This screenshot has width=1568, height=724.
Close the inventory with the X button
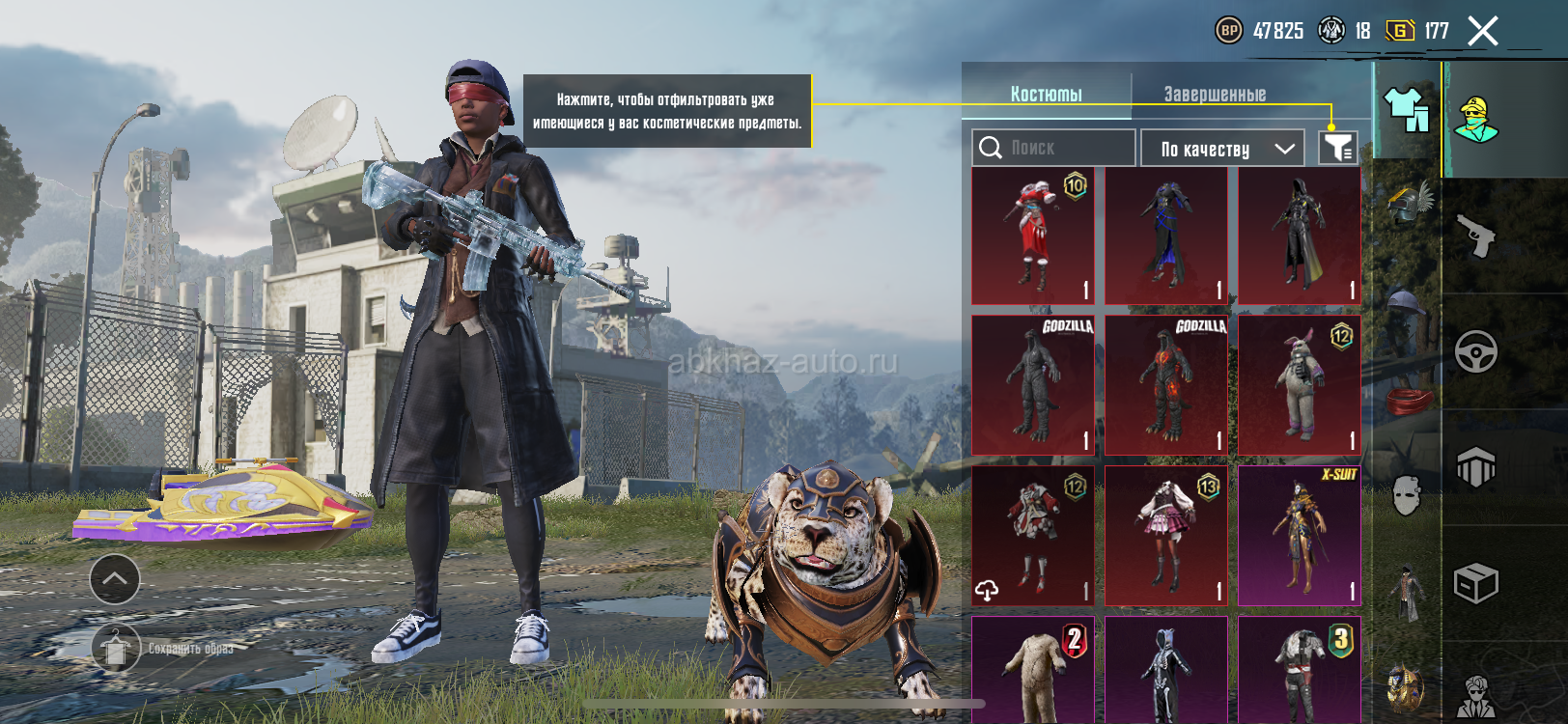coord(1483,32)
